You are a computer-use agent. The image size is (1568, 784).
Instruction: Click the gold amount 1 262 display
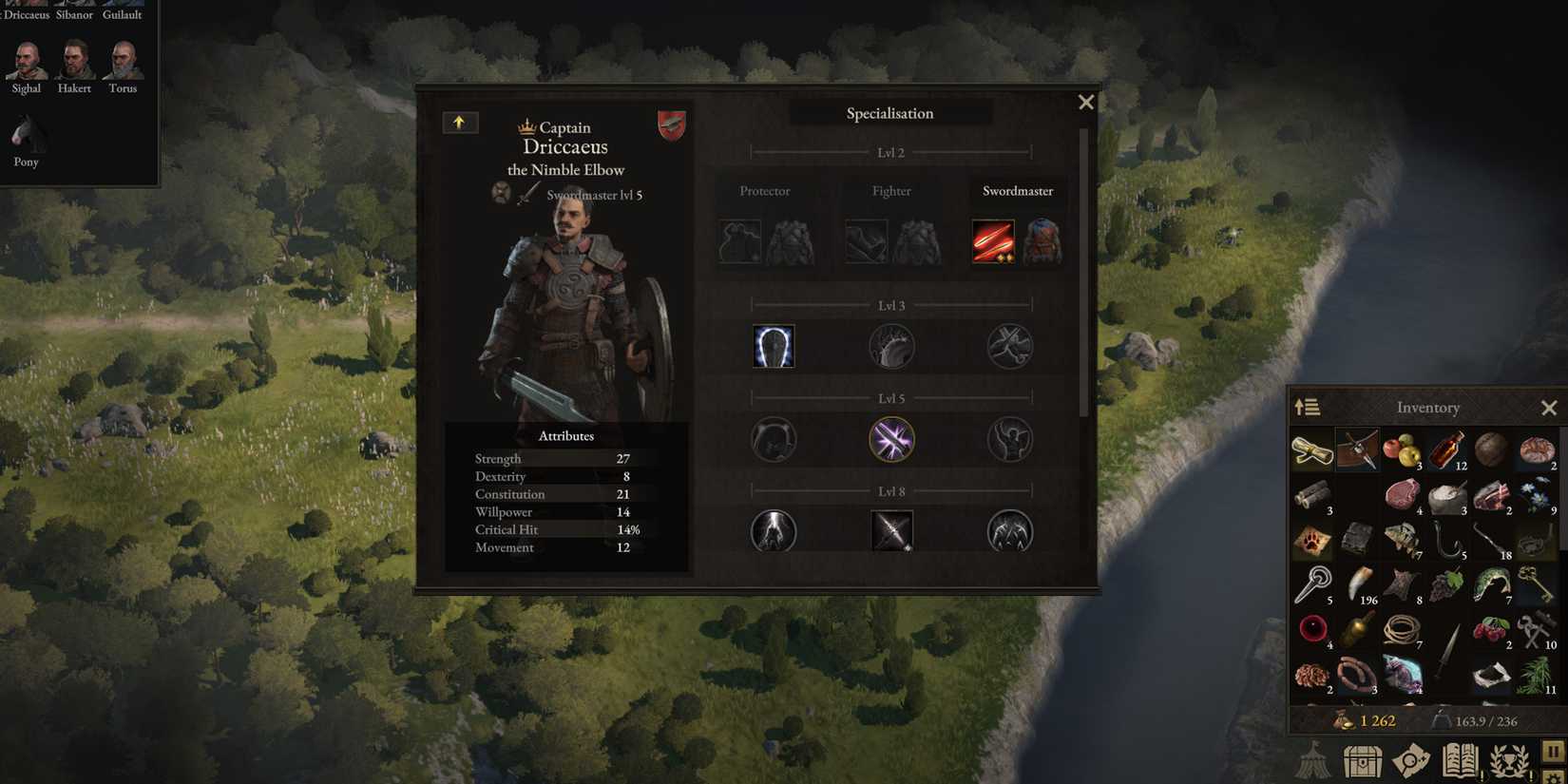(x=1374, y=720)
